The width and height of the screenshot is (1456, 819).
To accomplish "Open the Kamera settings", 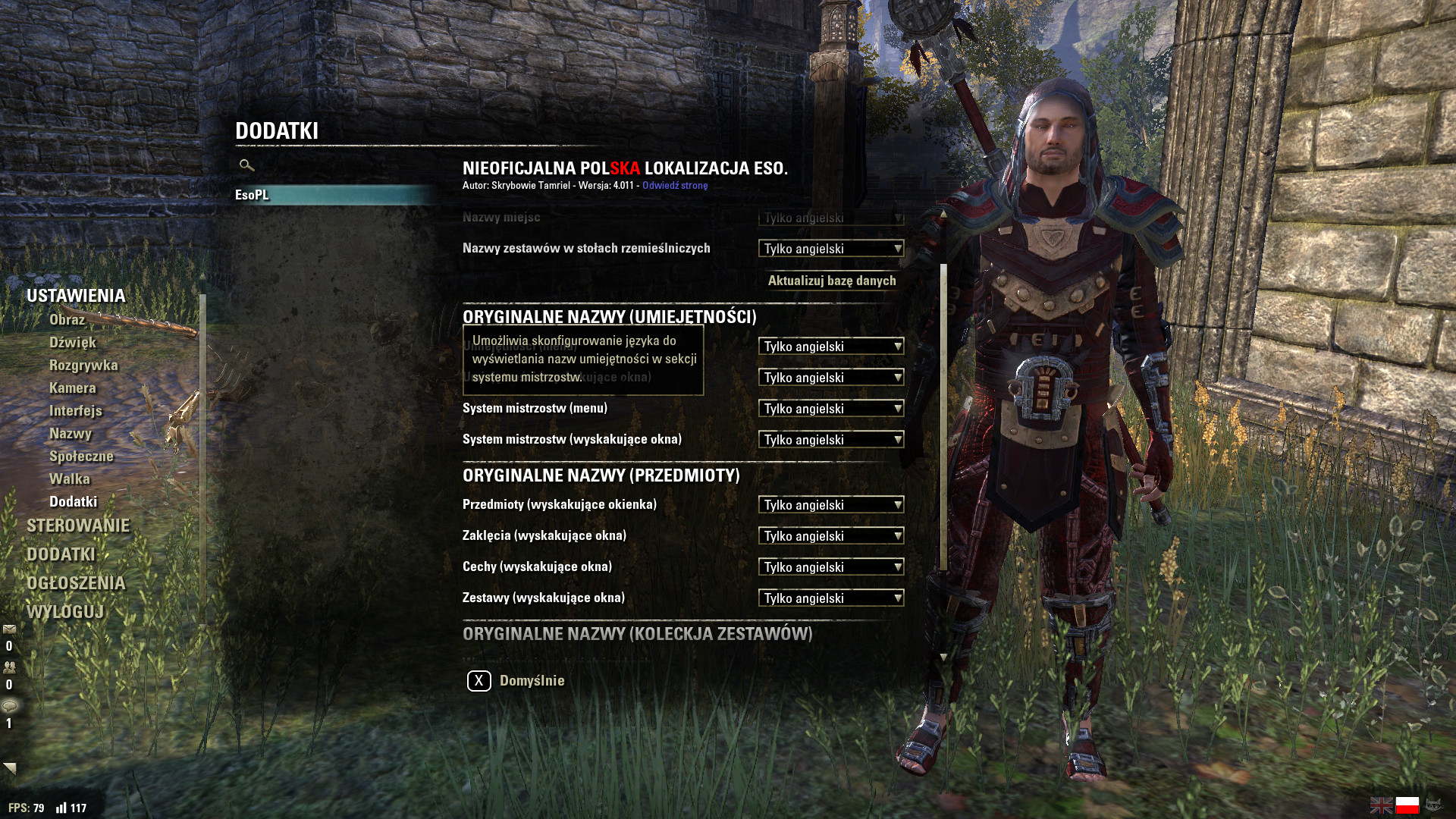I will pyautogui.click(x=73, y=388).
